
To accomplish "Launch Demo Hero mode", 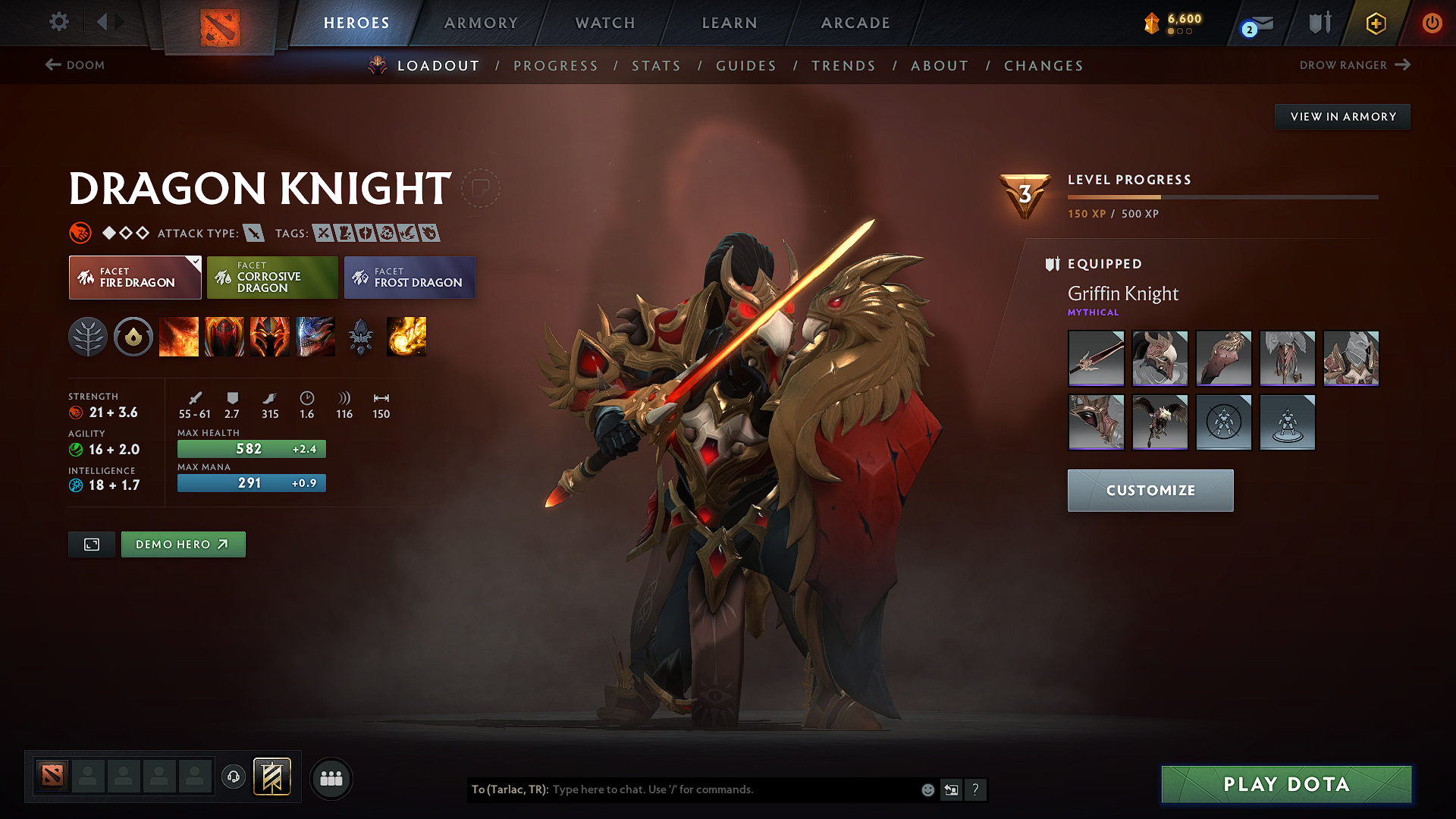I will pos(183,544).
